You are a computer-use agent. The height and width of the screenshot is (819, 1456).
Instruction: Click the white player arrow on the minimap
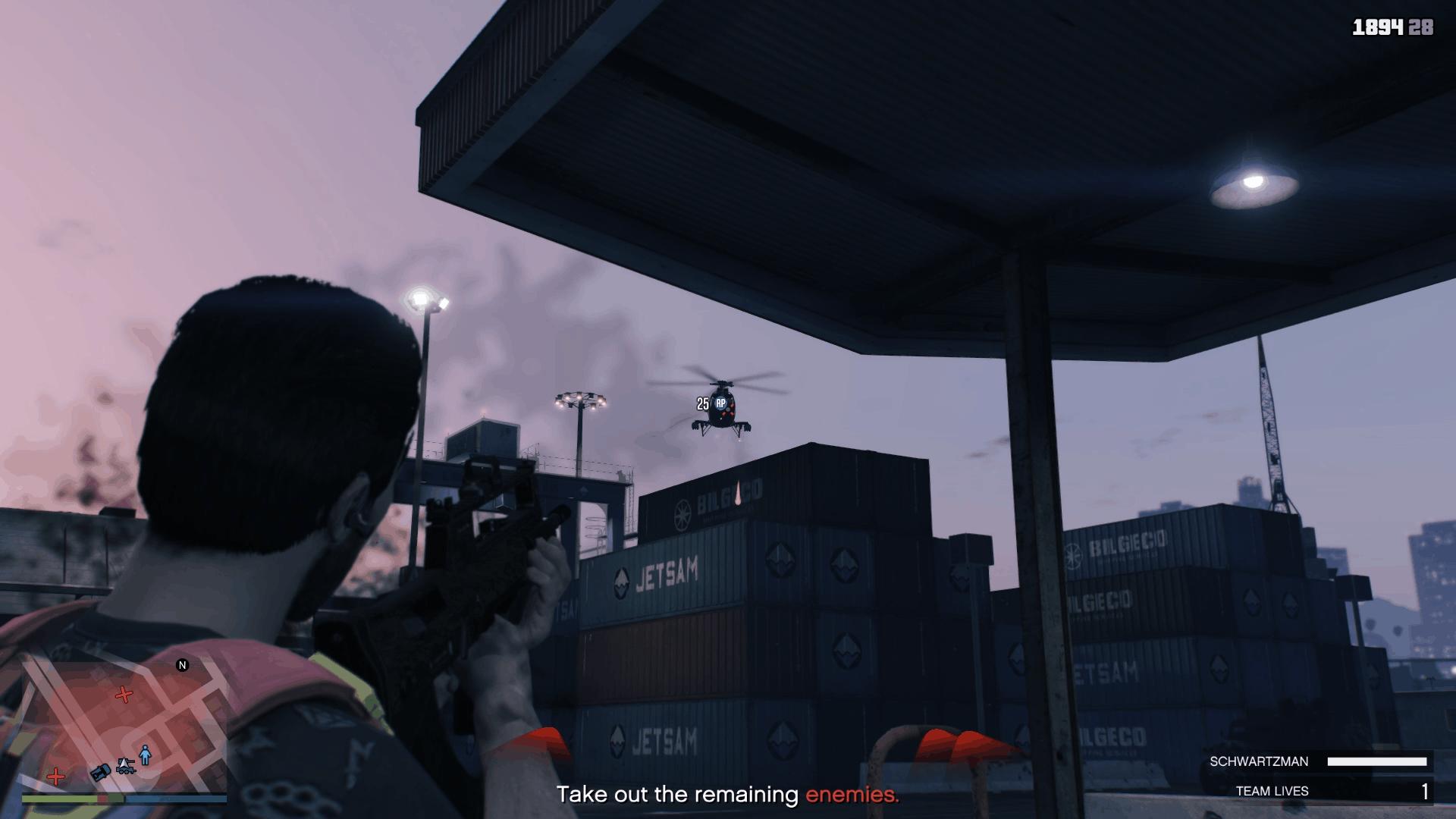124,763
